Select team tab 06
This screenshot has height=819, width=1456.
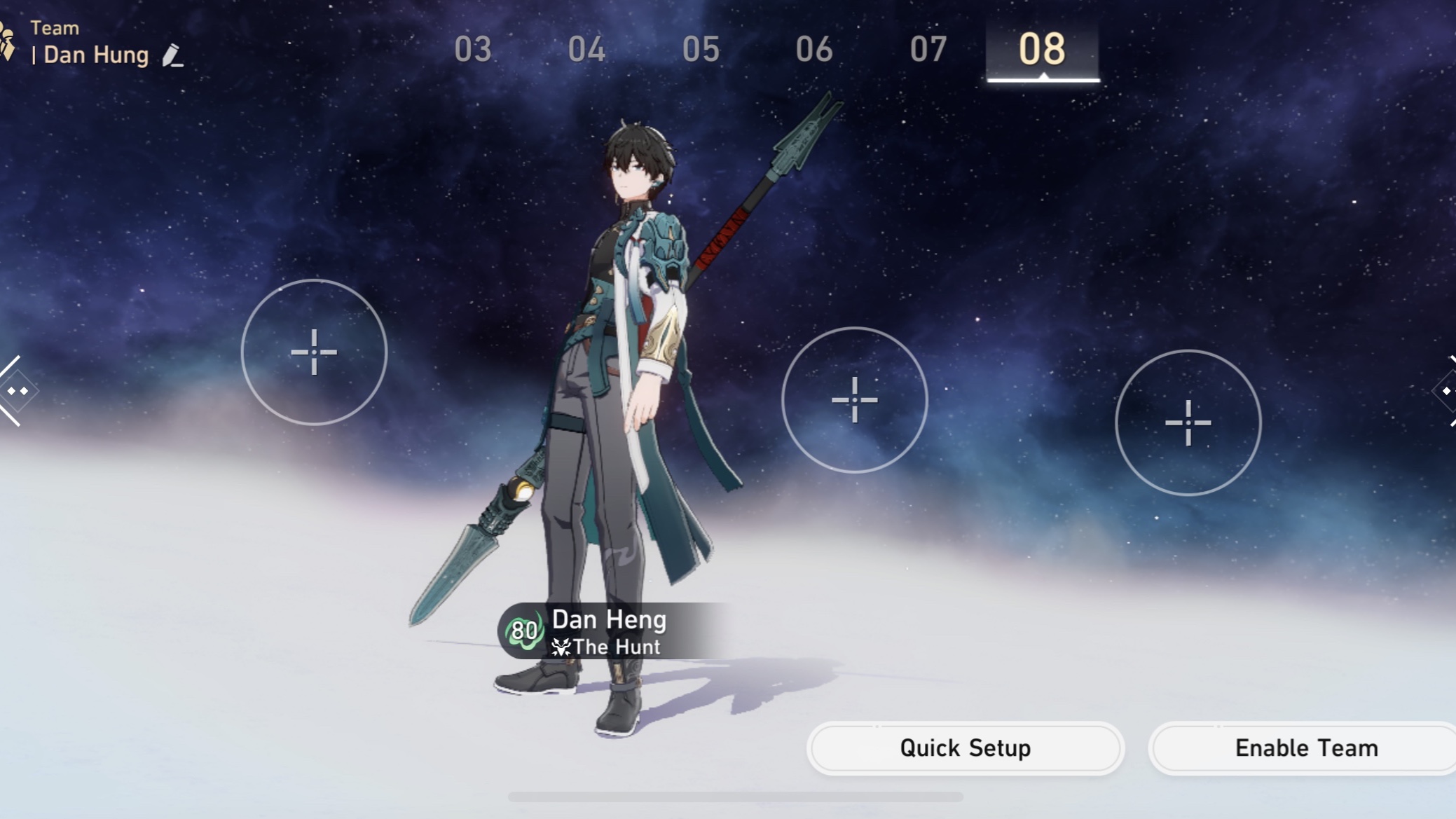pos(816,49)
